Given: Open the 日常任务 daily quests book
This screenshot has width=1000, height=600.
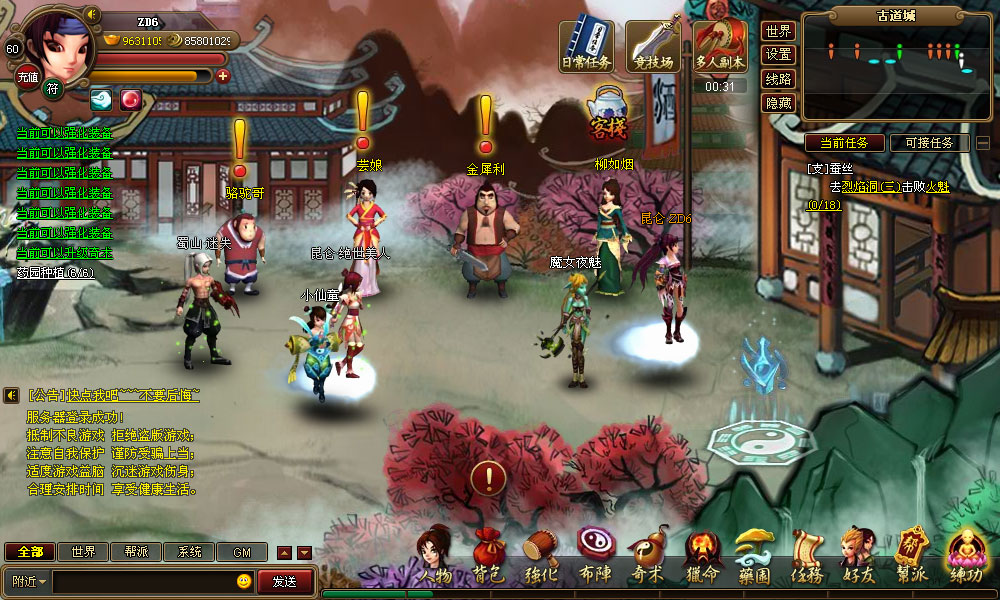Looking at the screenshot, I should point(586,46).
